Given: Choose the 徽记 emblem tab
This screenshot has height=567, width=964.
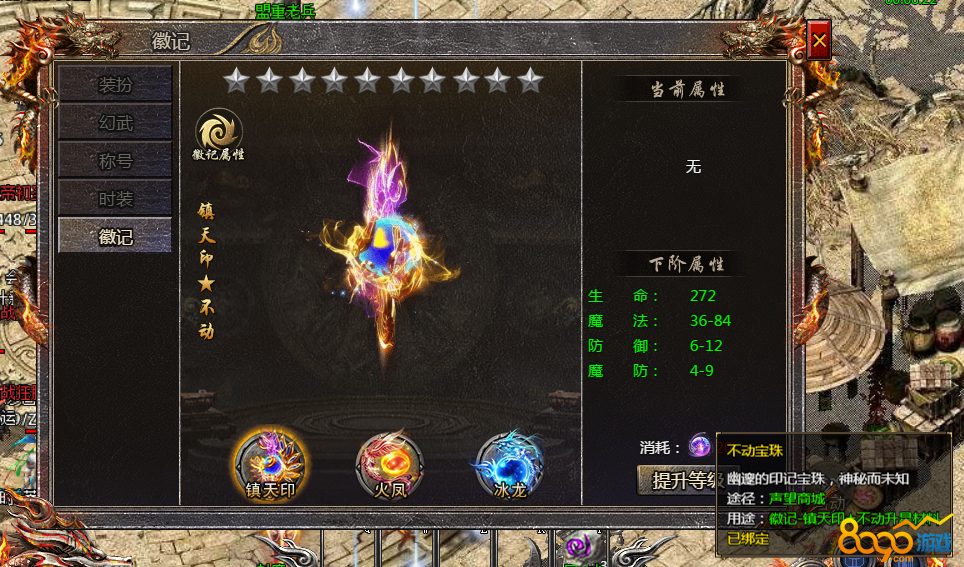Looking at the screenshot, I should click(x=115, y=237).
